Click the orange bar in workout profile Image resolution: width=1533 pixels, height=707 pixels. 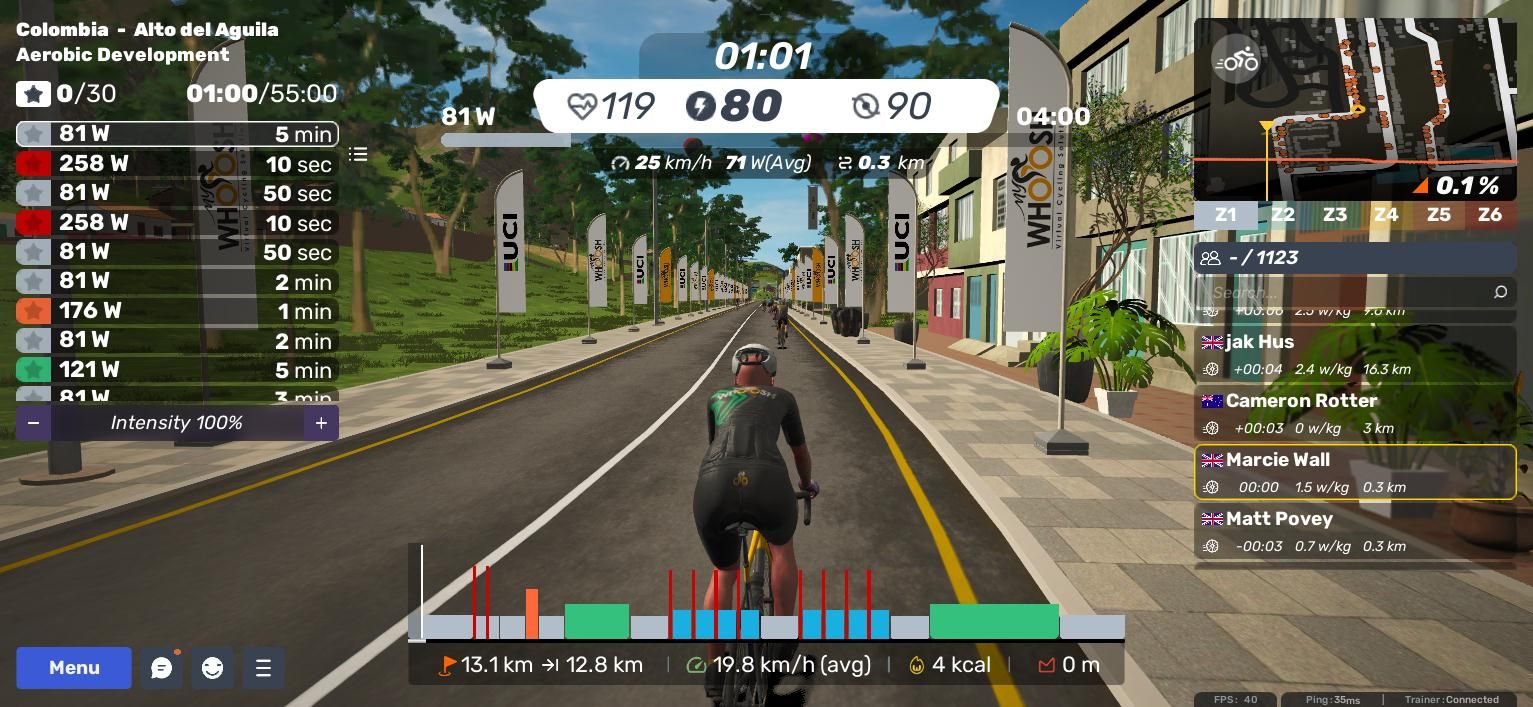(532, 614)
